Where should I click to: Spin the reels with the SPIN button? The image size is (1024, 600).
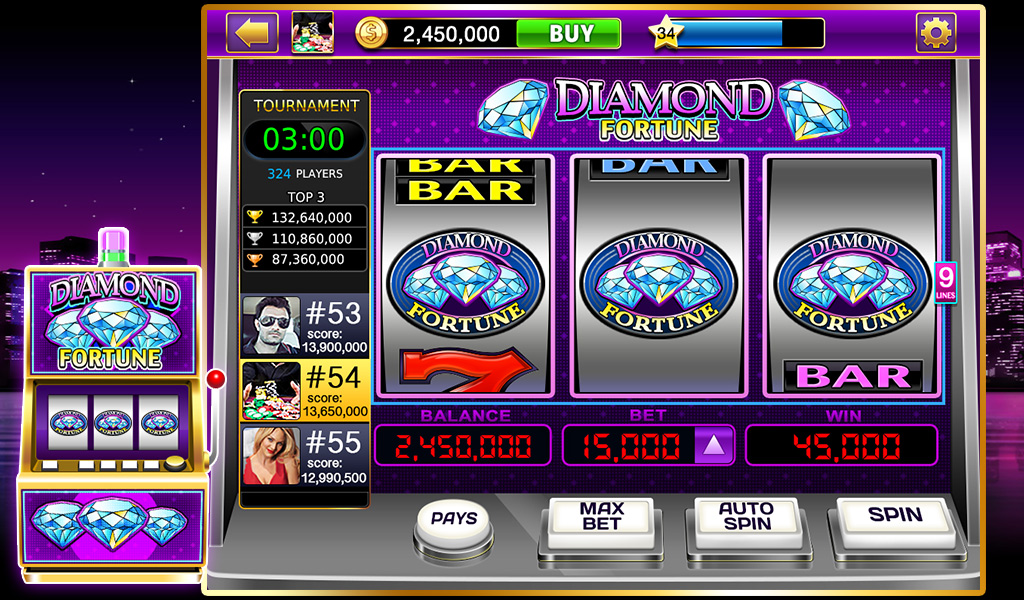(894, 519)
